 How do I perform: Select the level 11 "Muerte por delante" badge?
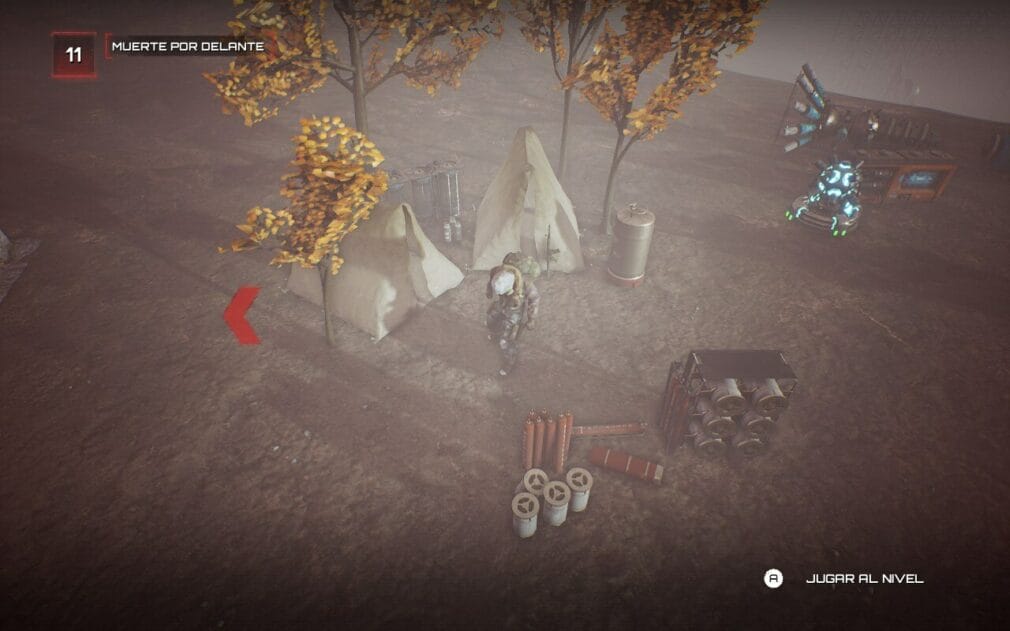pos(74,54)
